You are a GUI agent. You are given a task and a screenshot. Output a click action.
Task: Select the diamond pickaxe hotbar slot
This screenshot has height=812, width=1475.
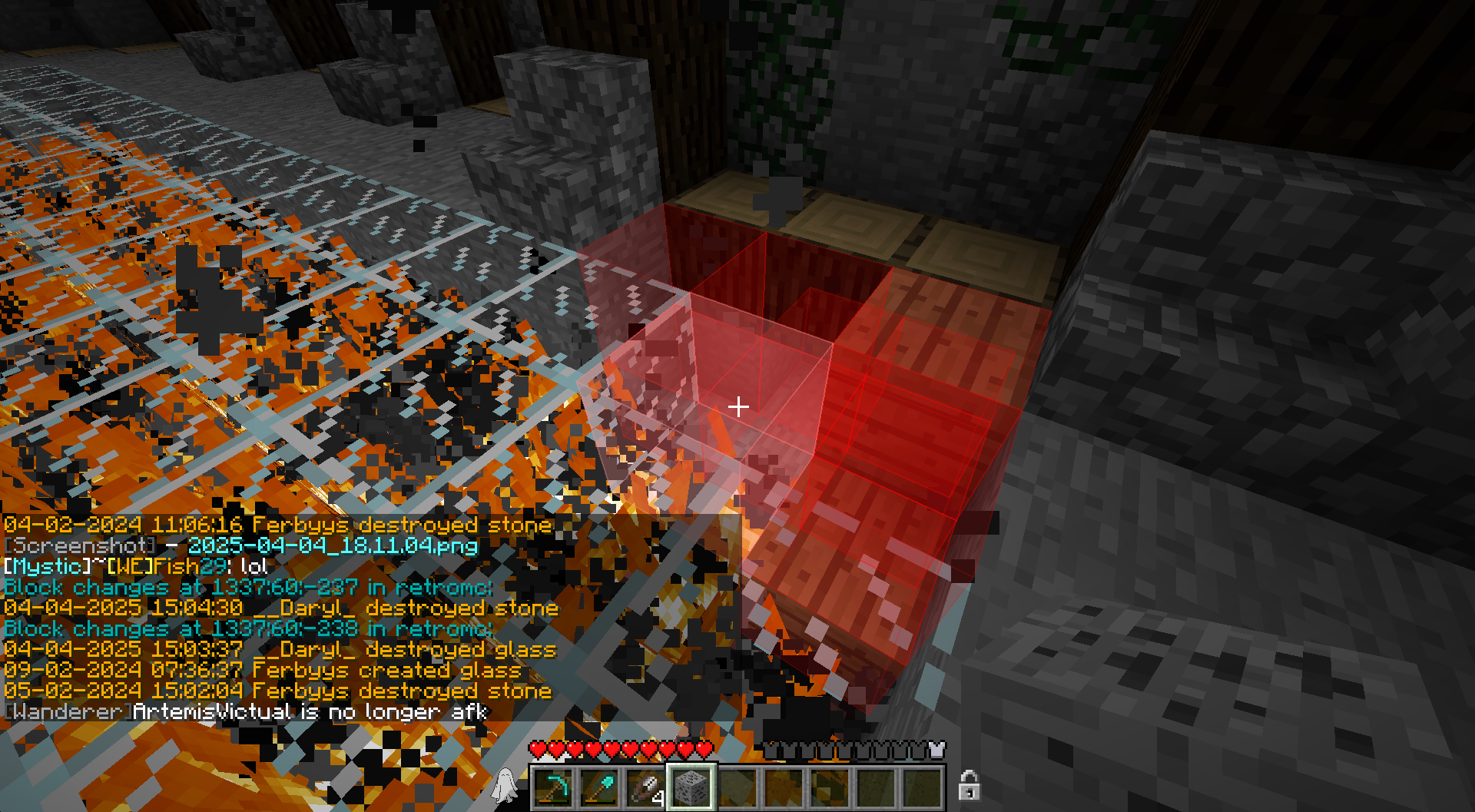click(552, 787)
